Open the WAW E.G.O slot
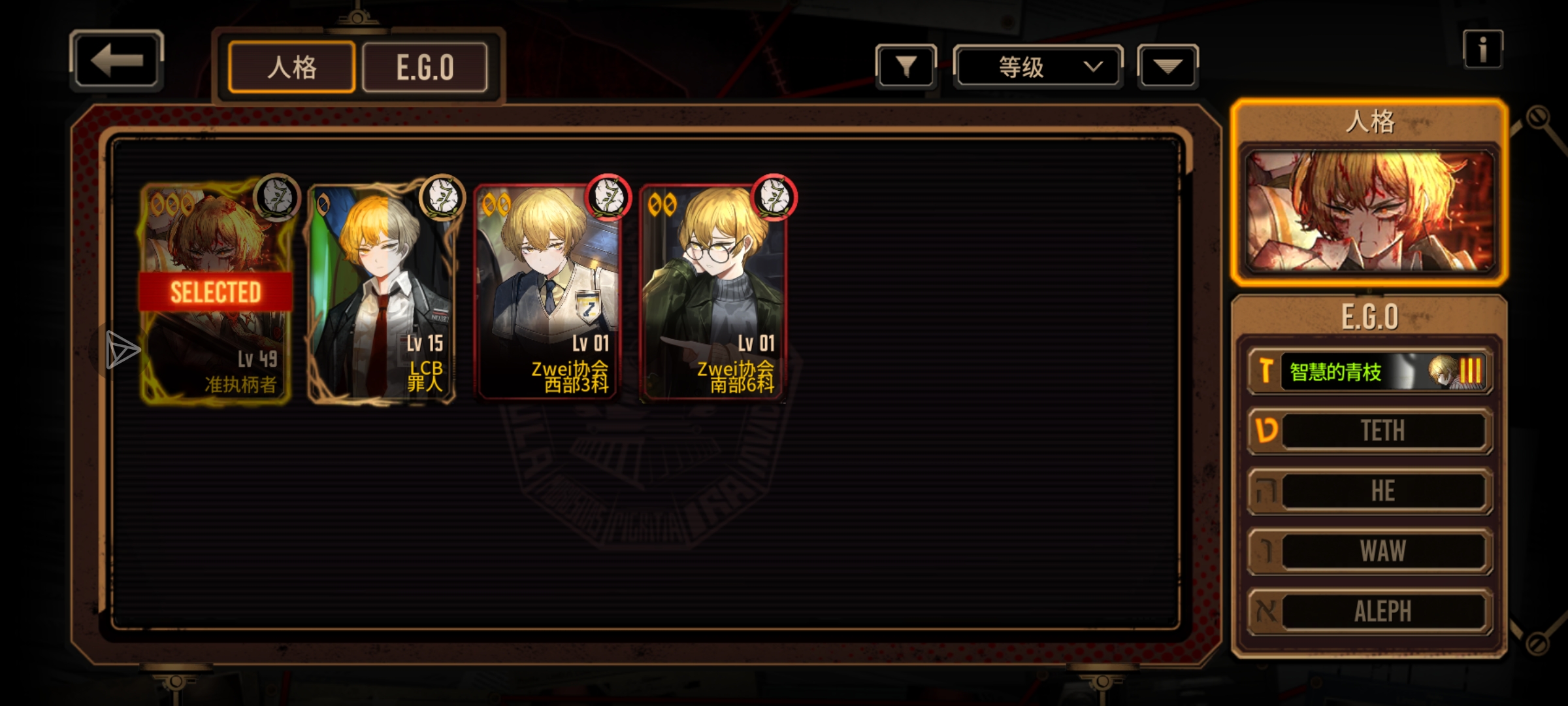This screenshot has height=706, width=1568. (1371, 551)
